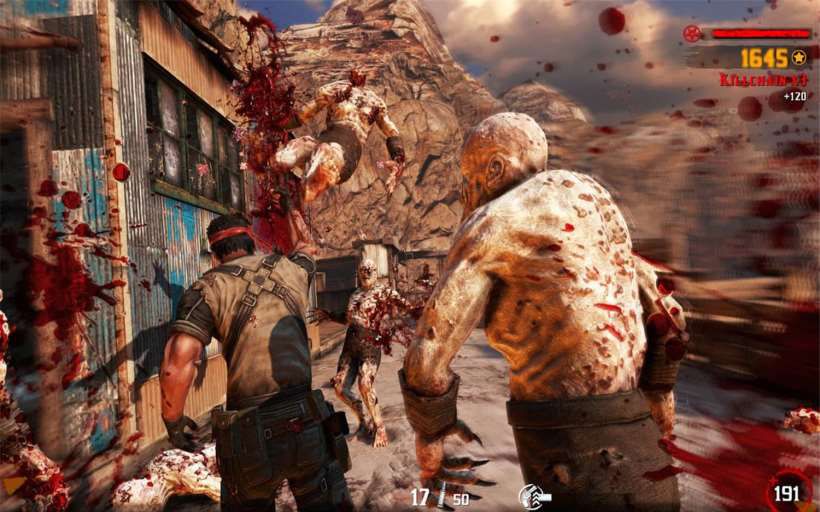The height and width of the screenshot is (512, 820).
Task: Click the red circular 191 gauge
Action: click(790, 492)
